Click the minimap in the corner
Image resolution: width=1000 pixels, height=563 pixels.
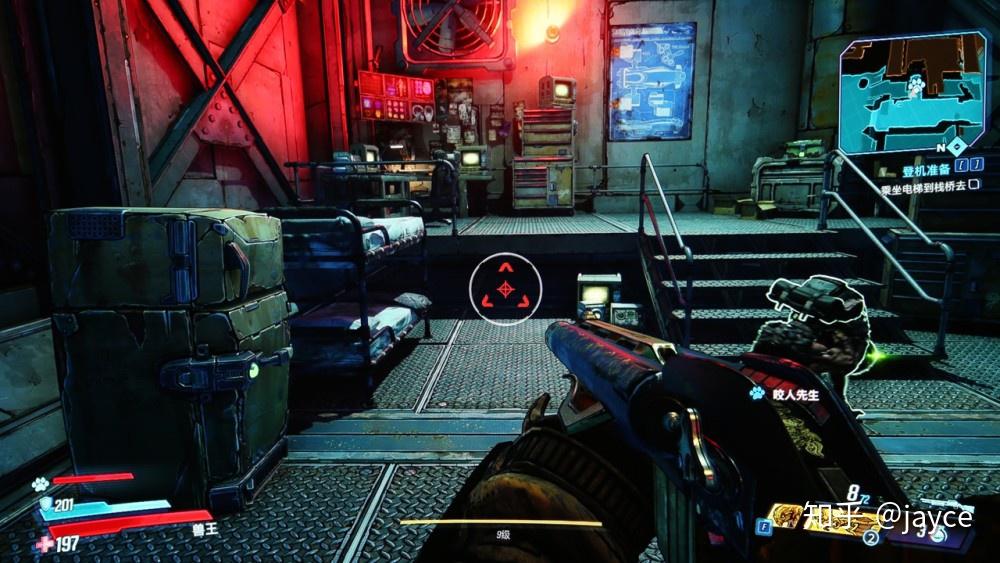[911, 88]
